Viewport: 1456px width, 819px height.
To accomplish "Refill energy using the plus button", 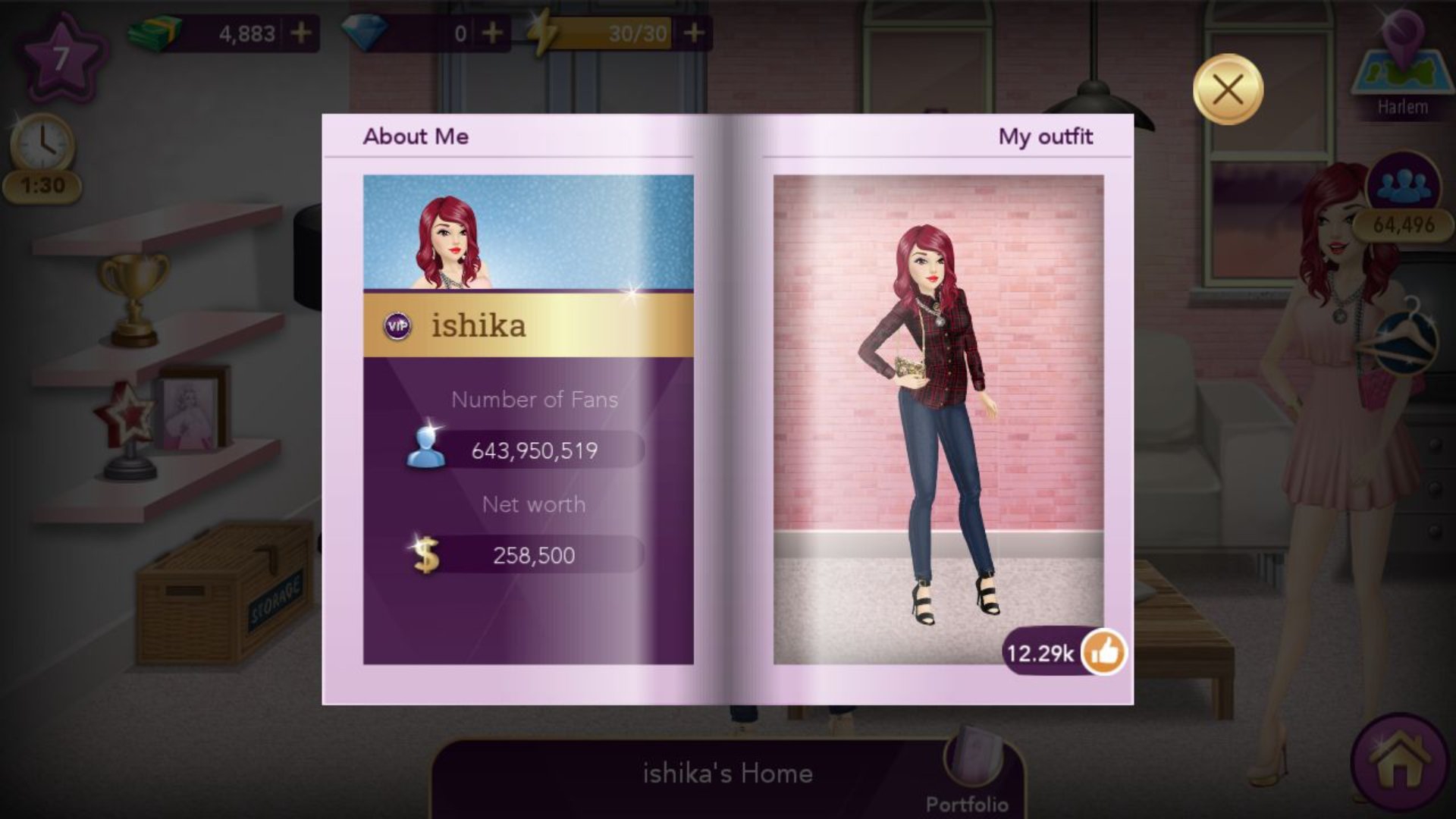I will 693,33.
